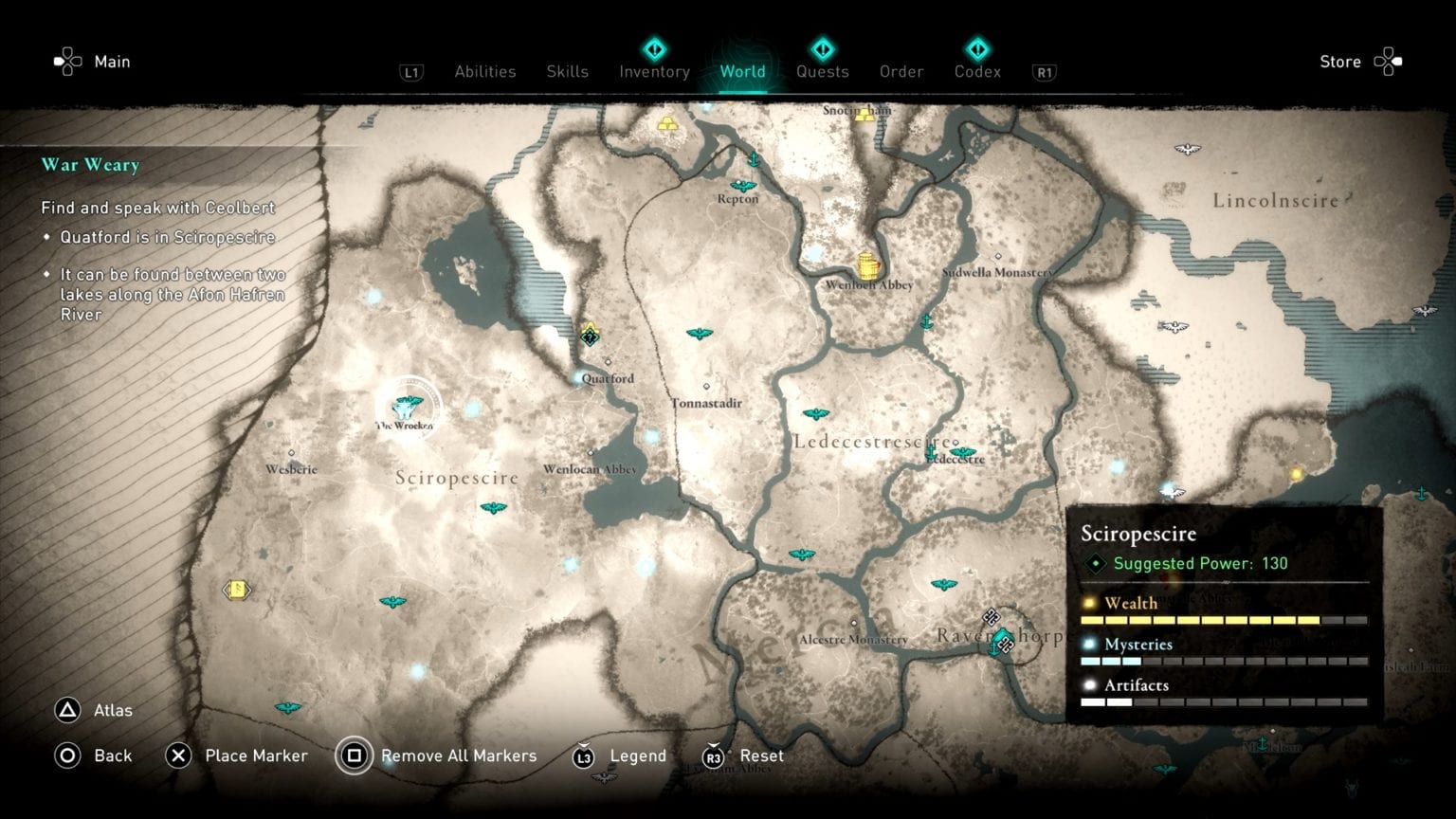Remove All Markers from the map

437,755
